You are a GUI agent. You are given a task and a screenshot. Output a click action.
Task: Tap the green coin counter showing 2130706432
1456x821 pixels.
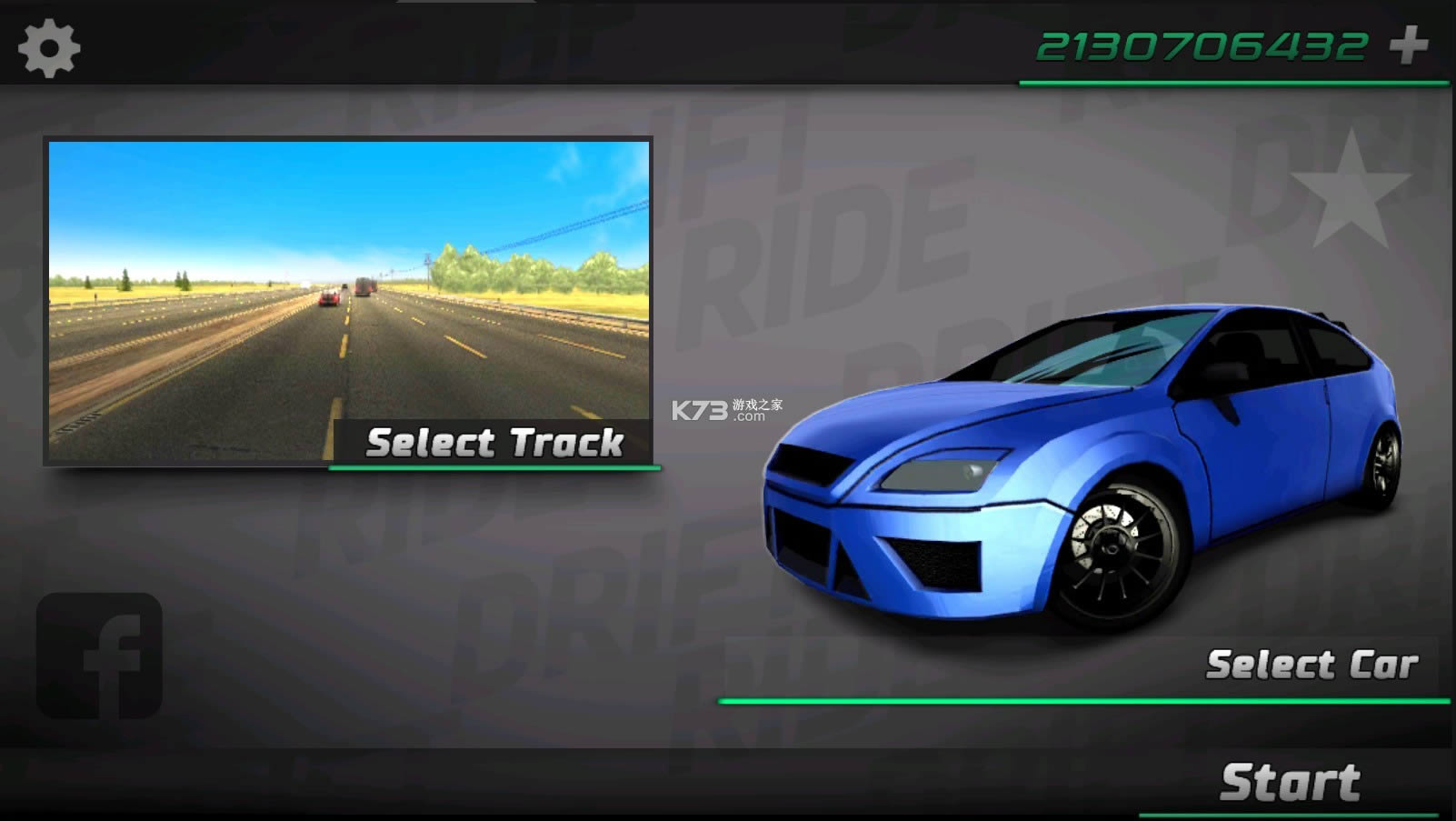[x=1200, y=45]
